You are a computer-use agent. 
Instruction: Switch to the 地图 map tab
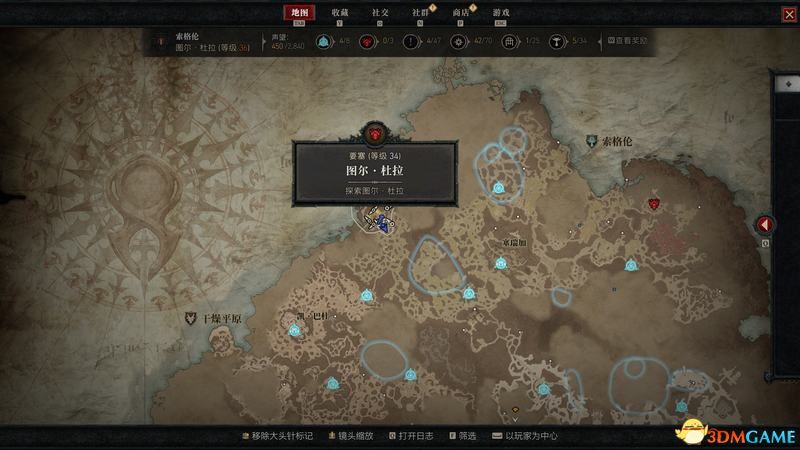click(296, 13)
